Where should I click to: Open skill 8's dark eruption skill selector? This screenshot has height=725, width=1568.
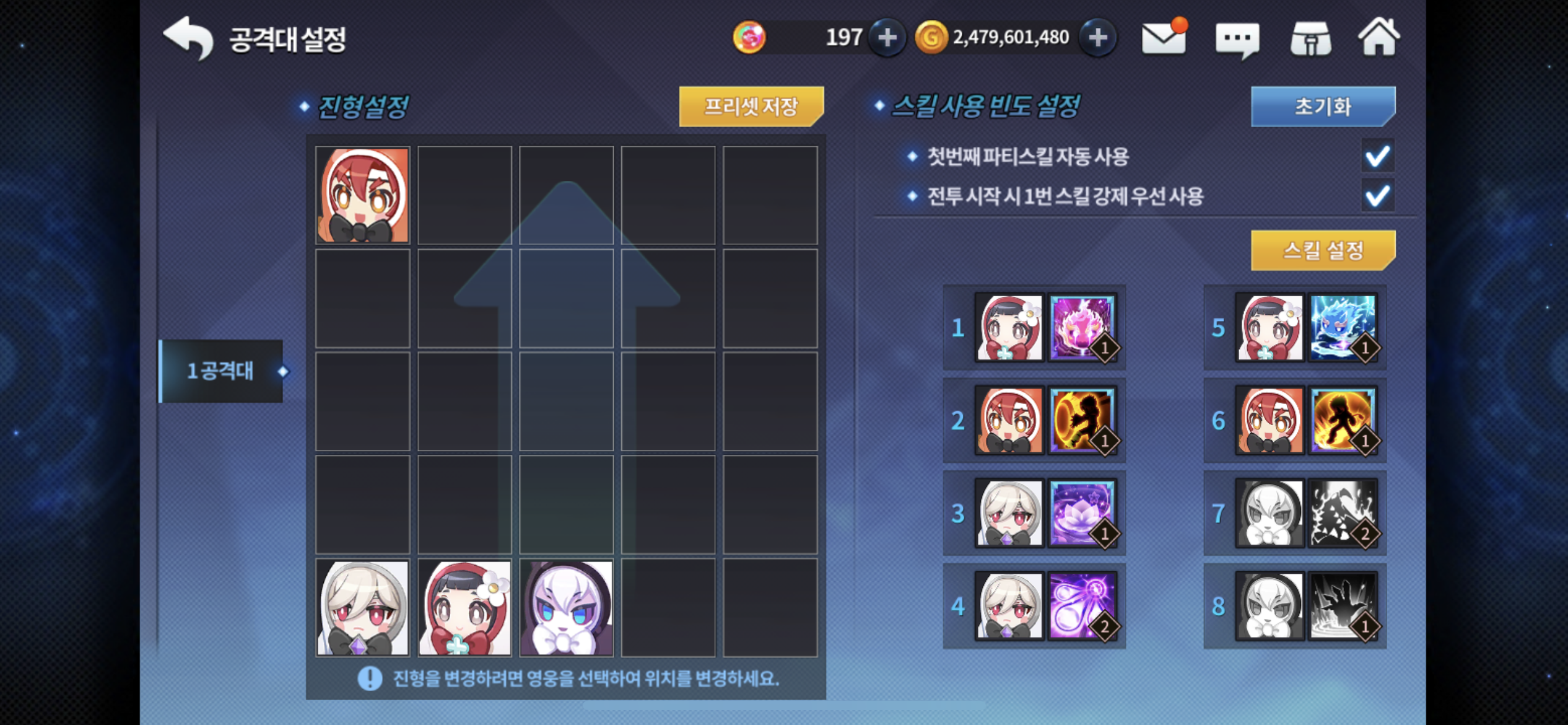pyautogui.click(x=1344, y=605)
